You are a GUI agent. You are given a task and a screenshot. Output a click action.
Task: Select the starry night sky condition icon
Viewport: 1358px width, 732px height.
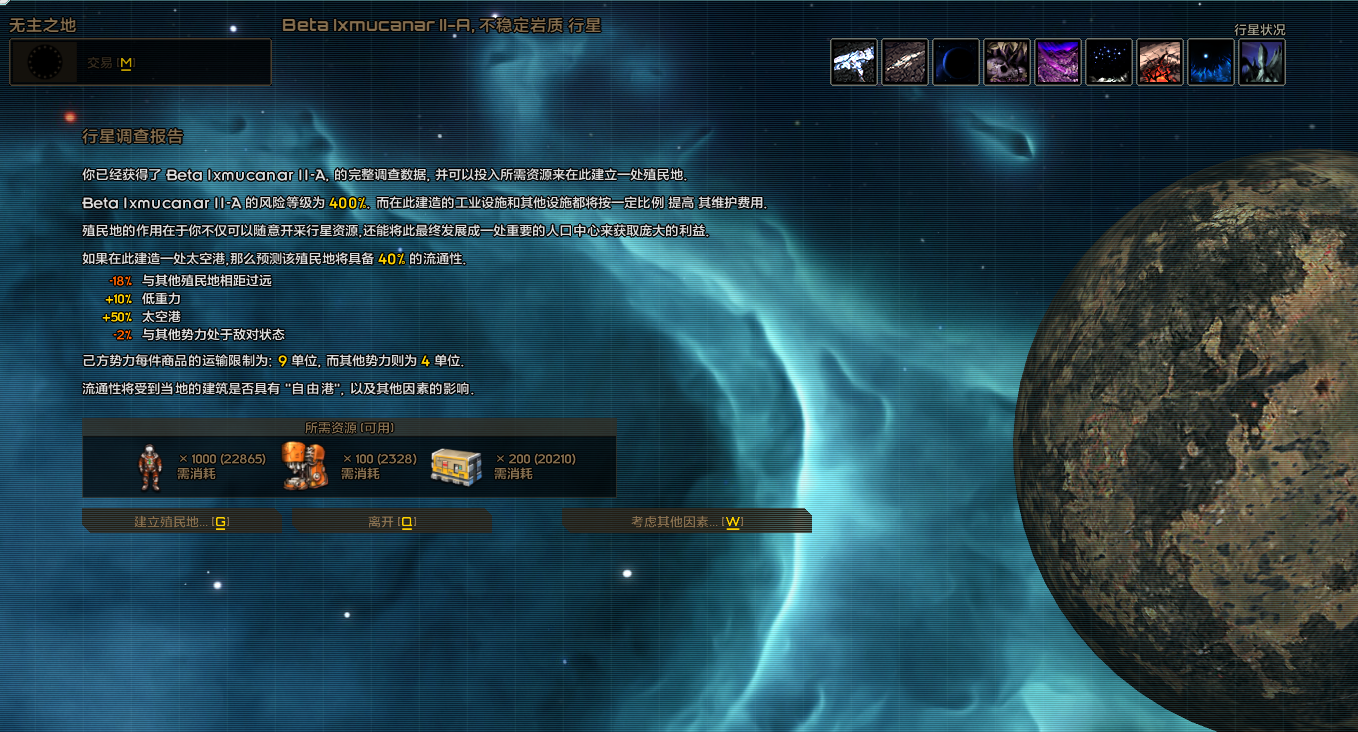pyautogui.click(x=1109, y=62)
